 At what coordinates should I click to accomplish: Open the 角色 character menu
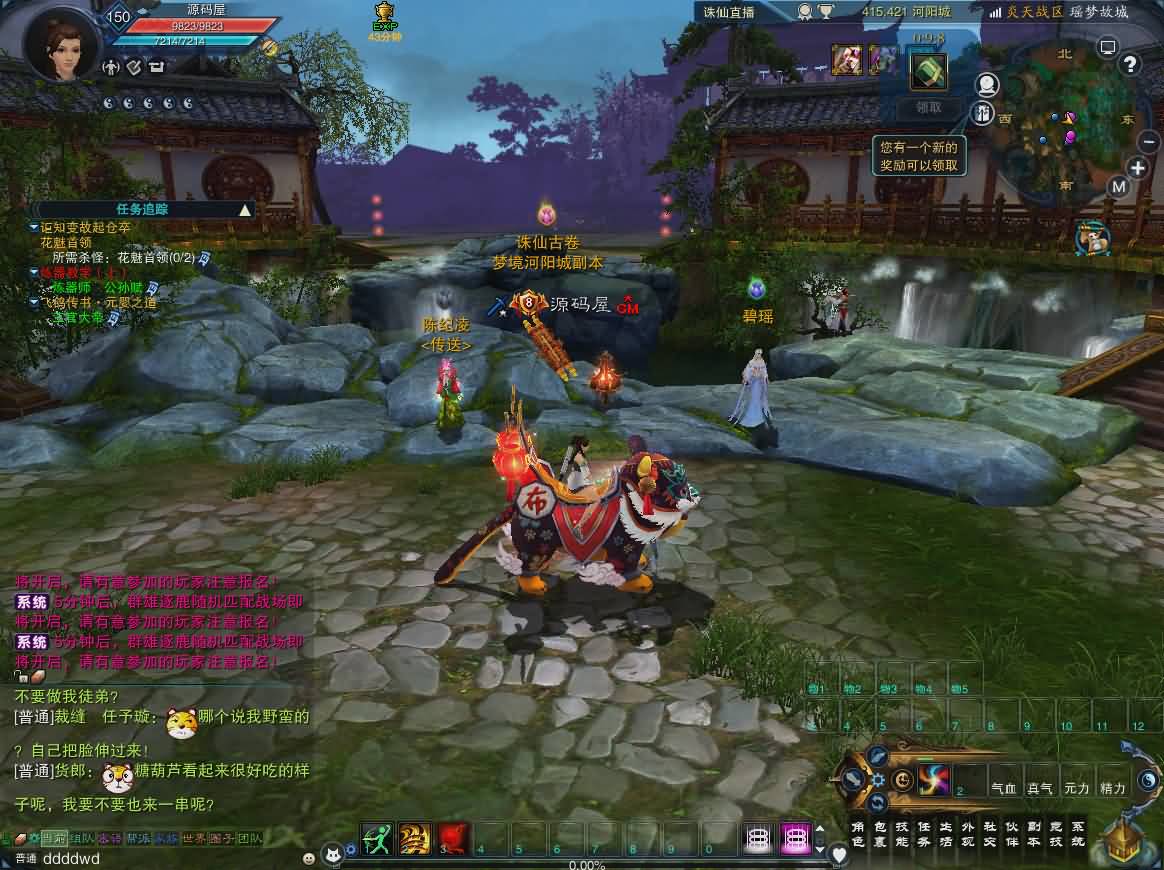[858, 834]
